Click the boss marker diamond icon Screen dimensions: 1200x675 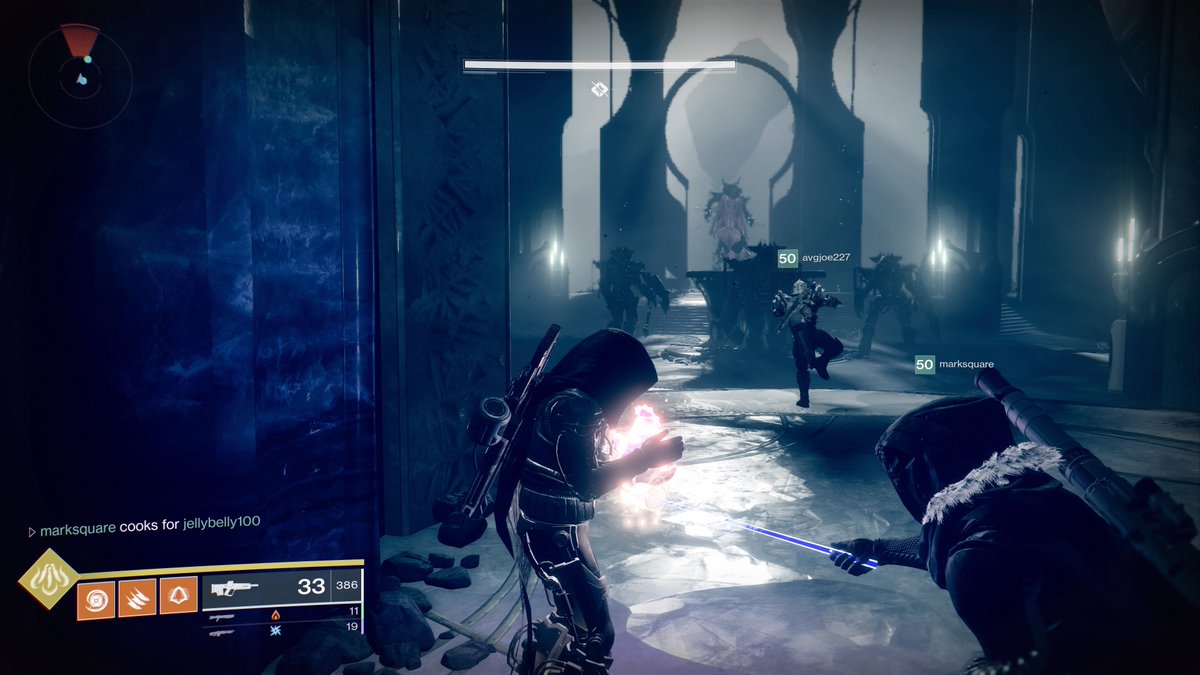click(599, 90)
